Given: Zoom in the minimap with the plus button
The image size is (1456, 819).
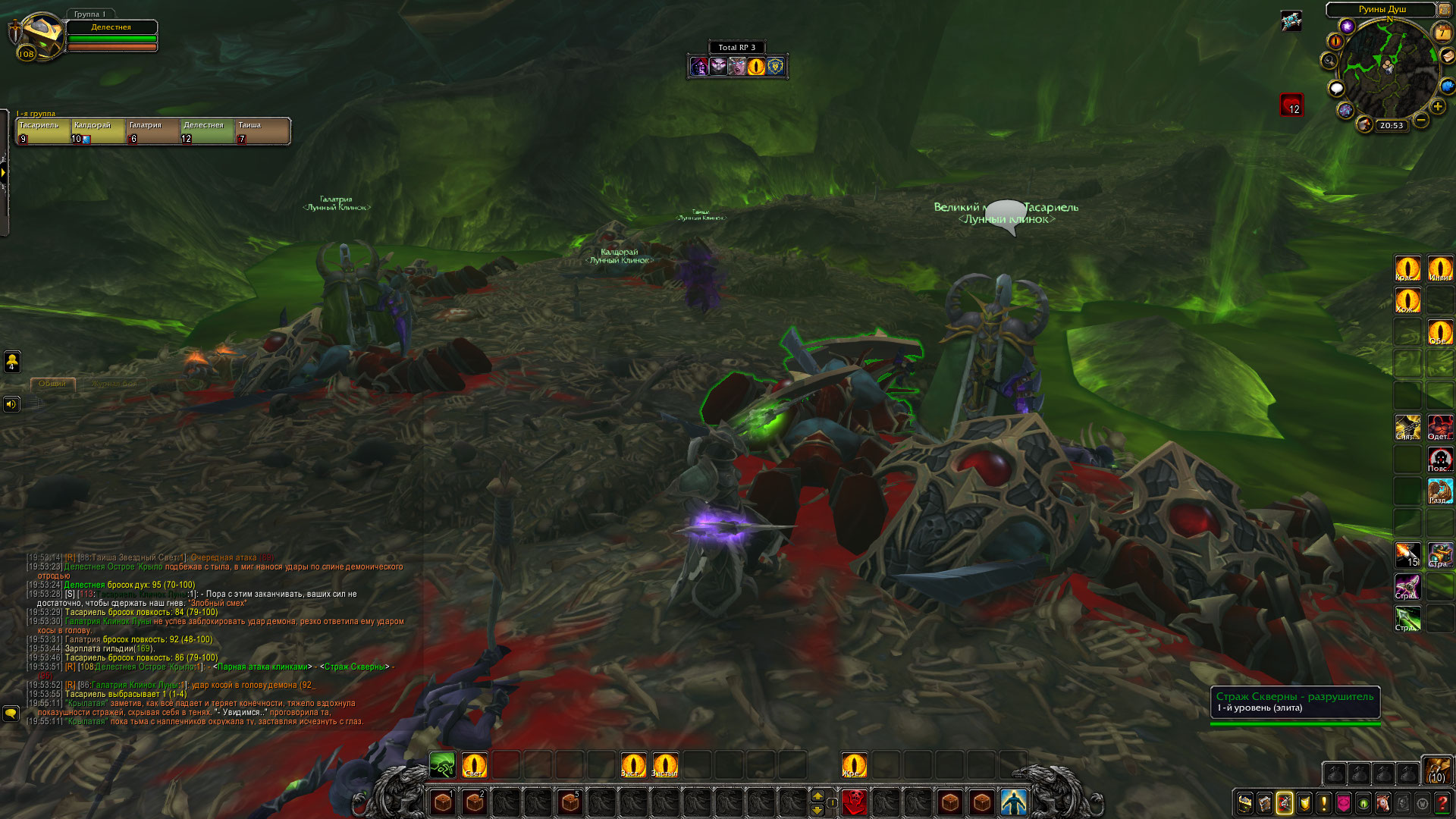Looking at the screenshot, I should click(x=1437, y=107).
